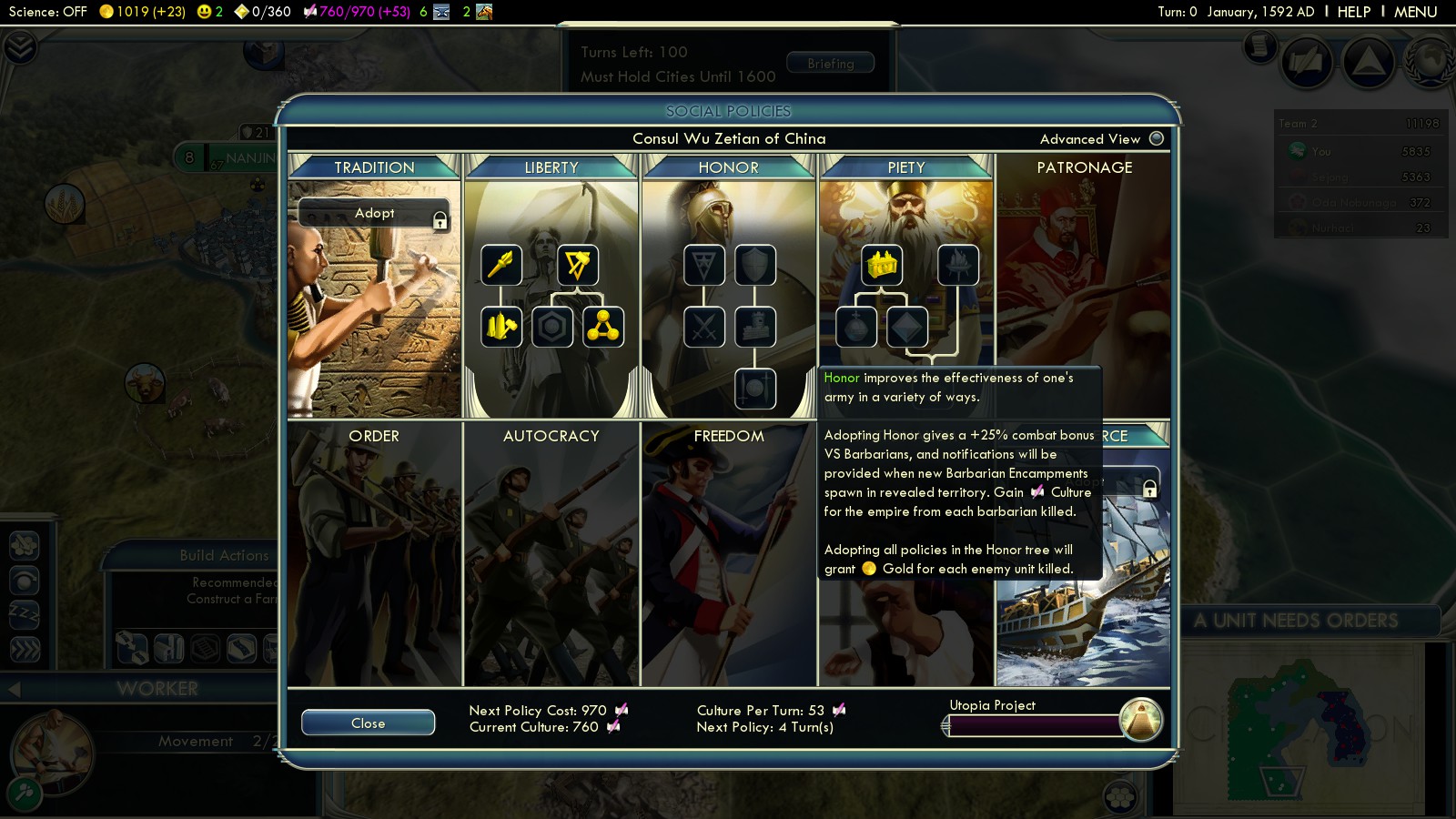Open the Help screen
1456x819 pixels.
pos(1353,12)
